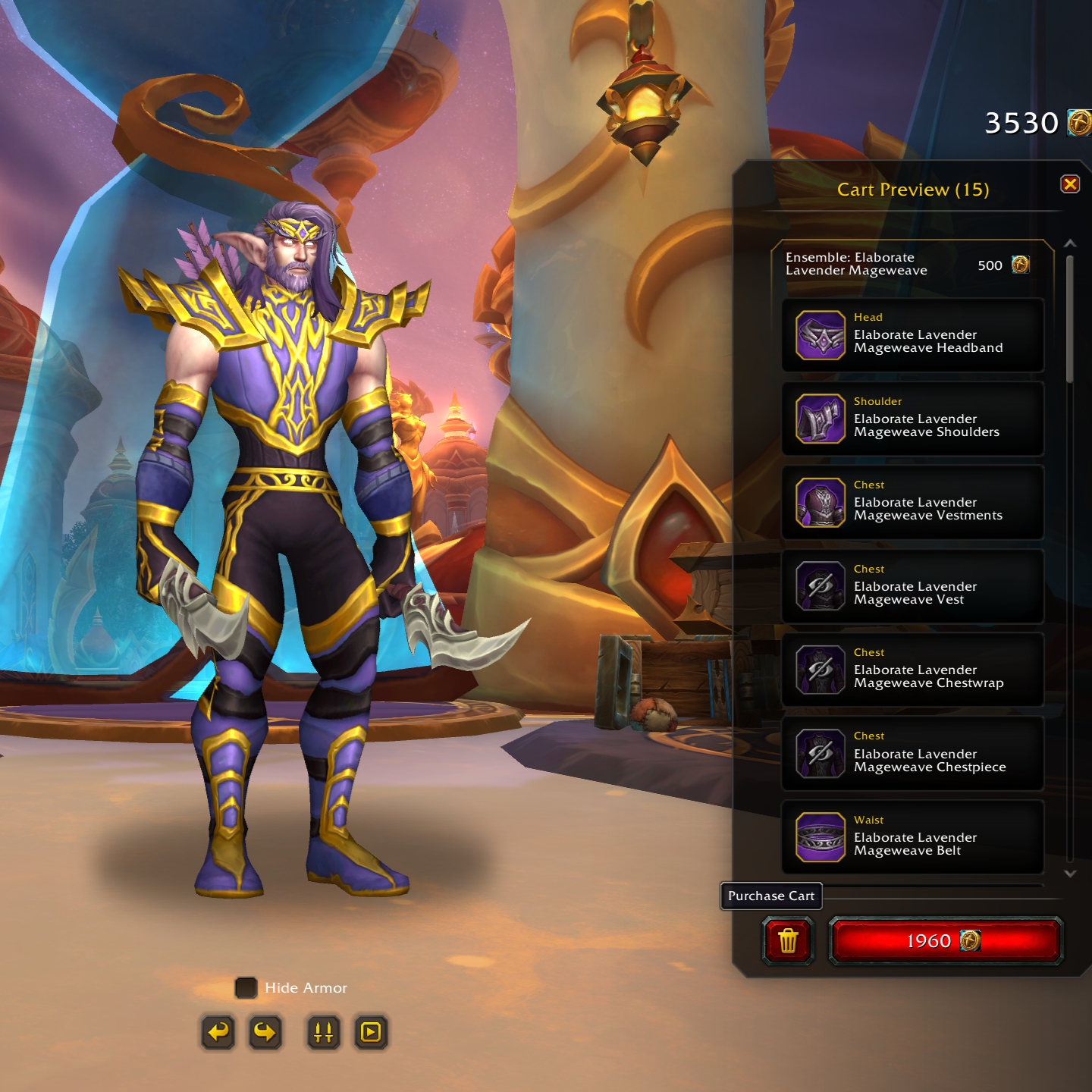Viewport: 1092px width, 1092px height.
Task: Rotate character with the right arrow button
Action: [265, 1032]
